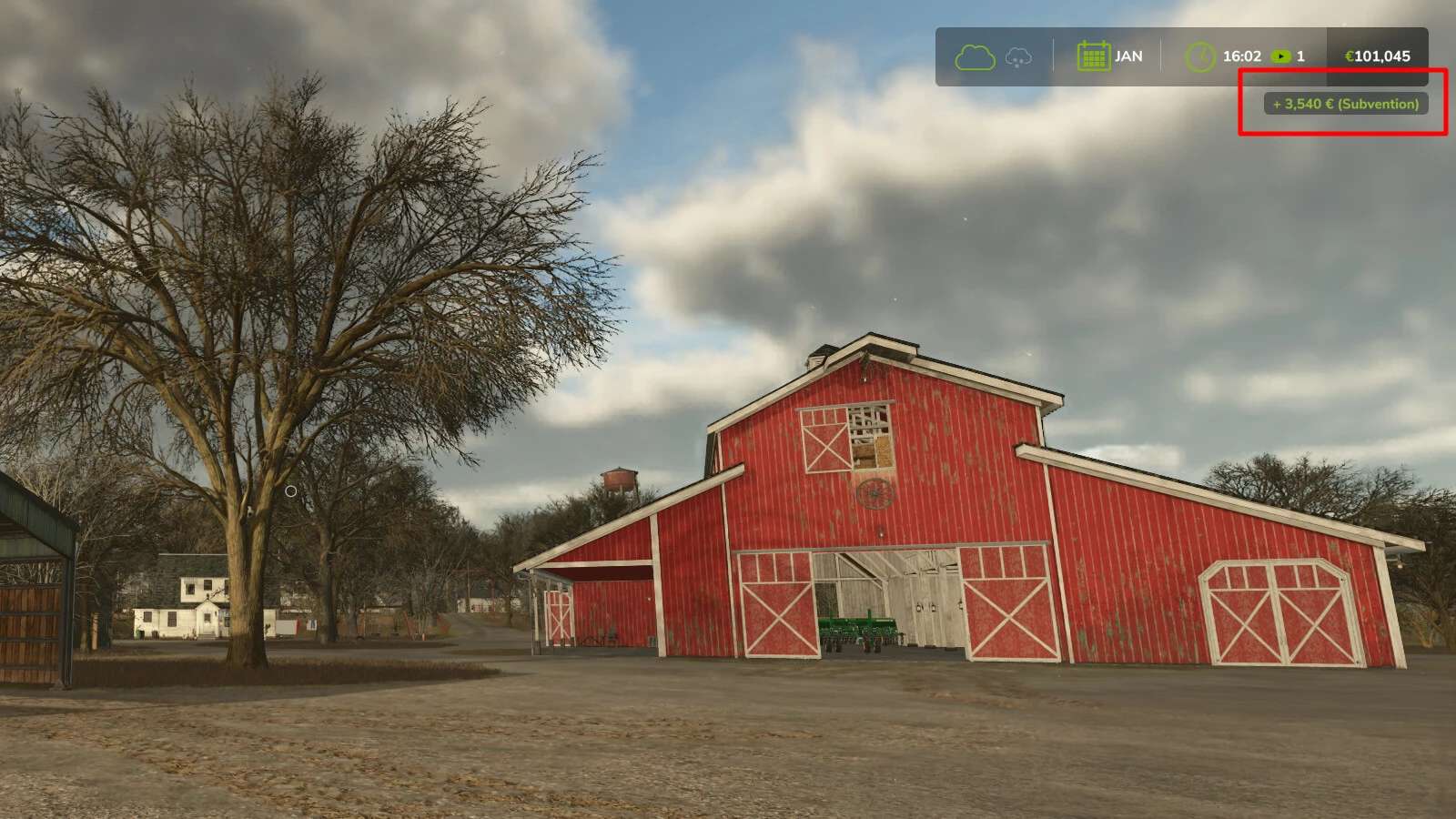This screenshot has width=1456, height=819.
Task: Select the upcoming weather forecast icon
Action: coord(1018,57)
